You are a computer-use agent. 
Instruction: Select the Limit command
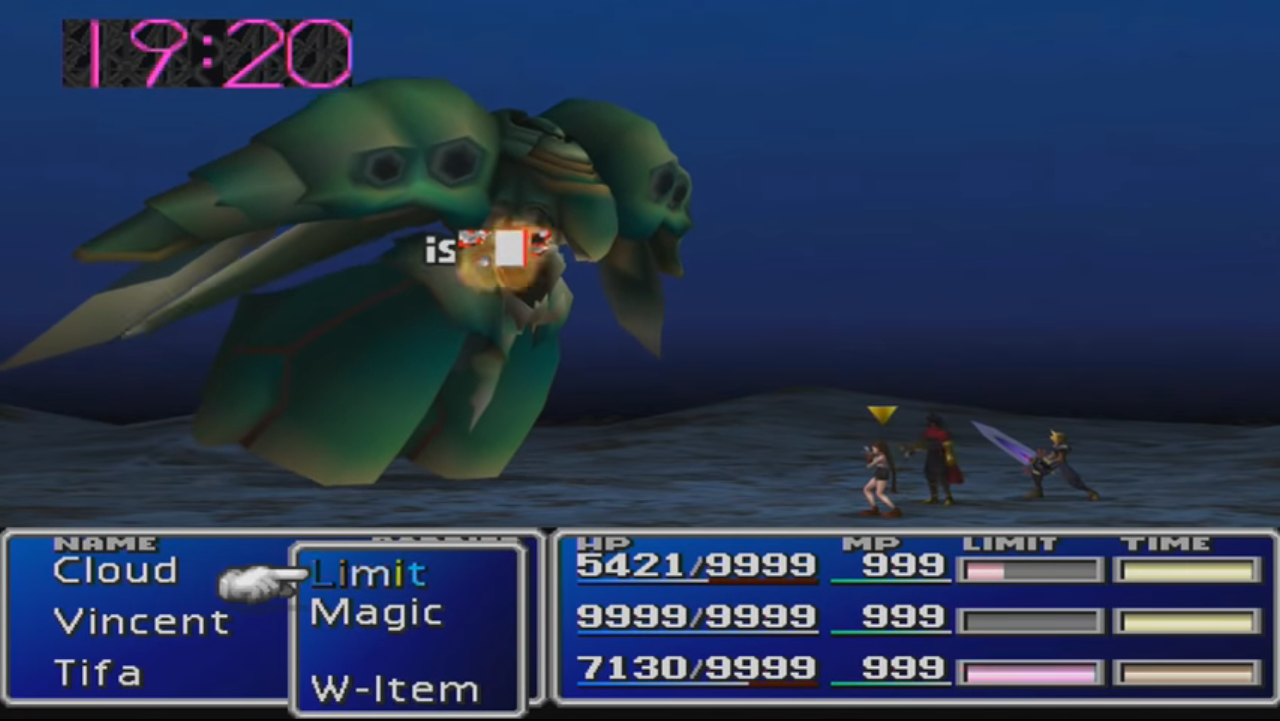click(369, 573)
